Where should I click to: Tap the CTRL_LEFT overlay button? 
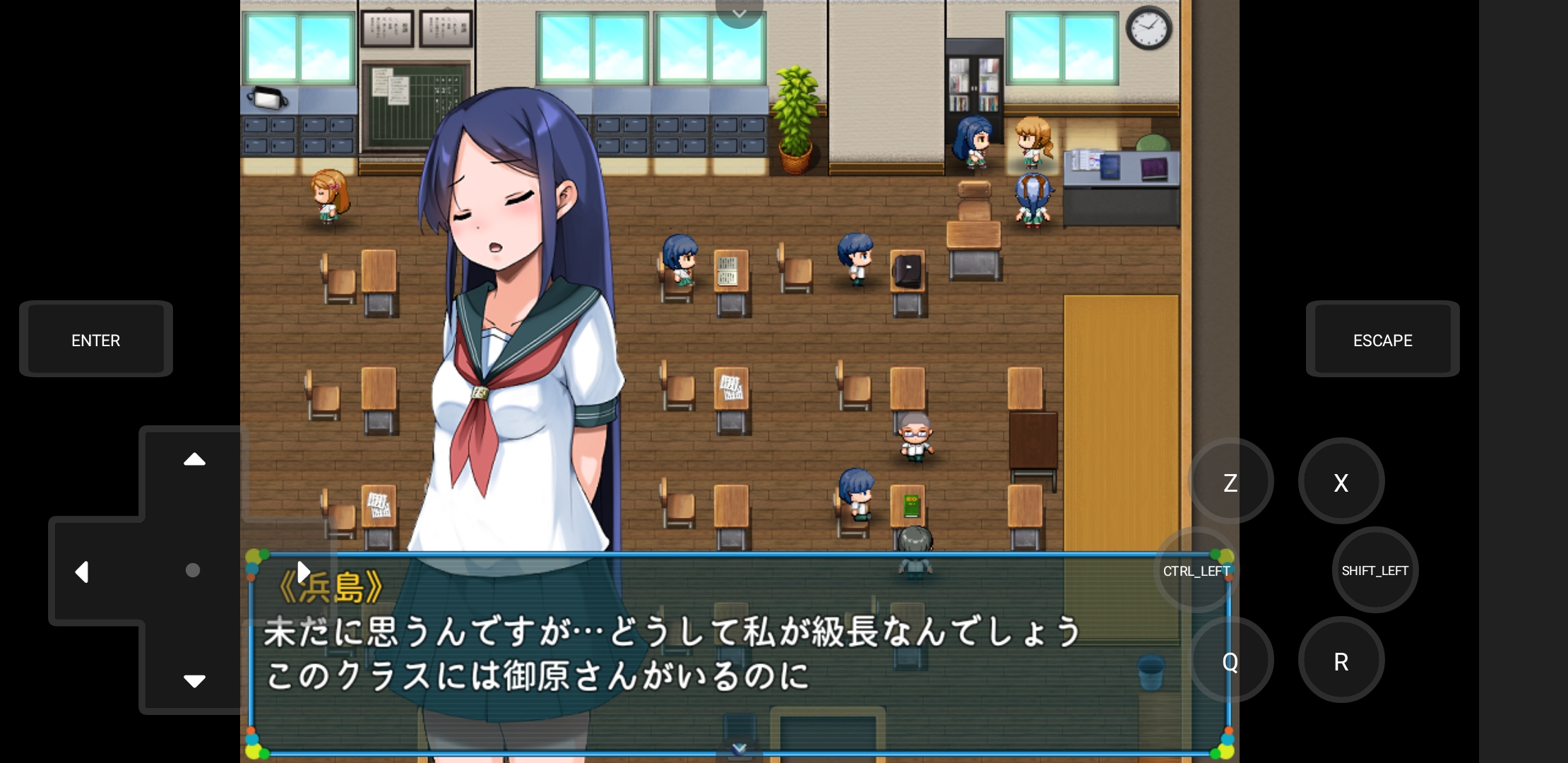1196,571
